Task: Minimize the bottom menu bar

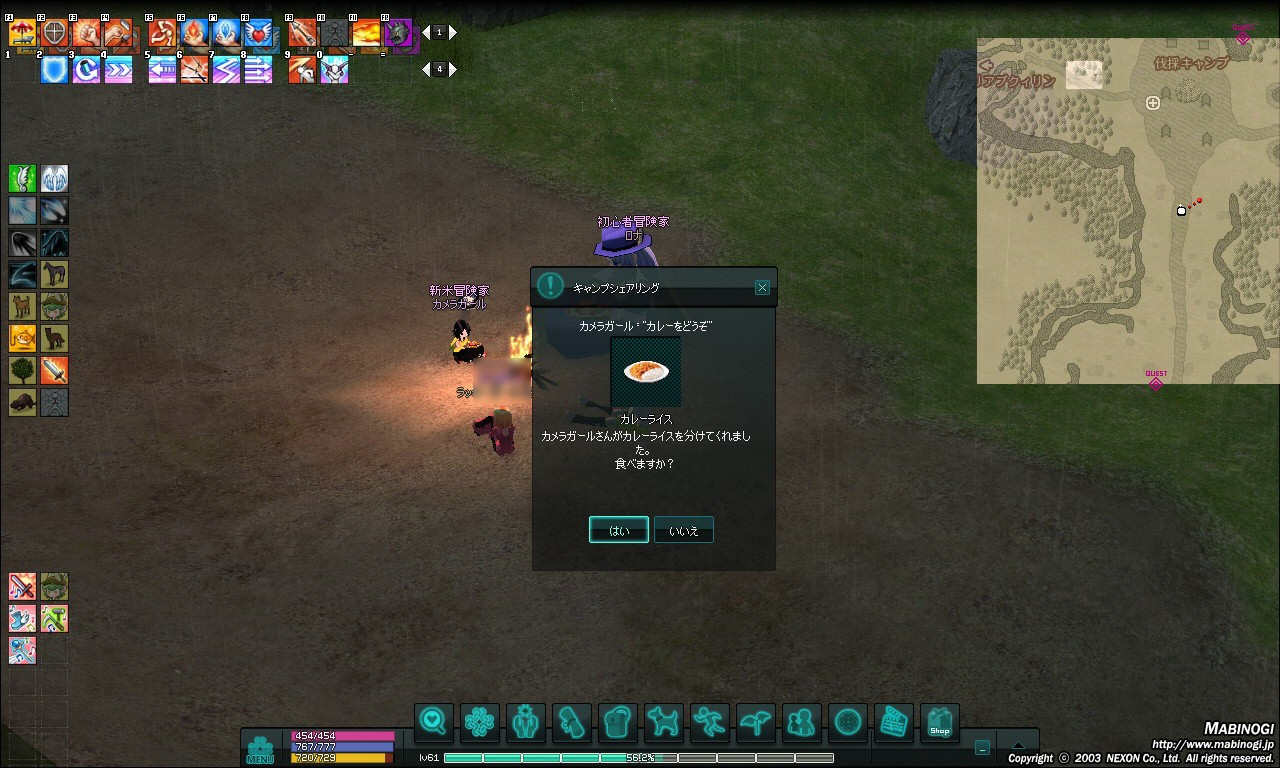Action: point(982,747)
